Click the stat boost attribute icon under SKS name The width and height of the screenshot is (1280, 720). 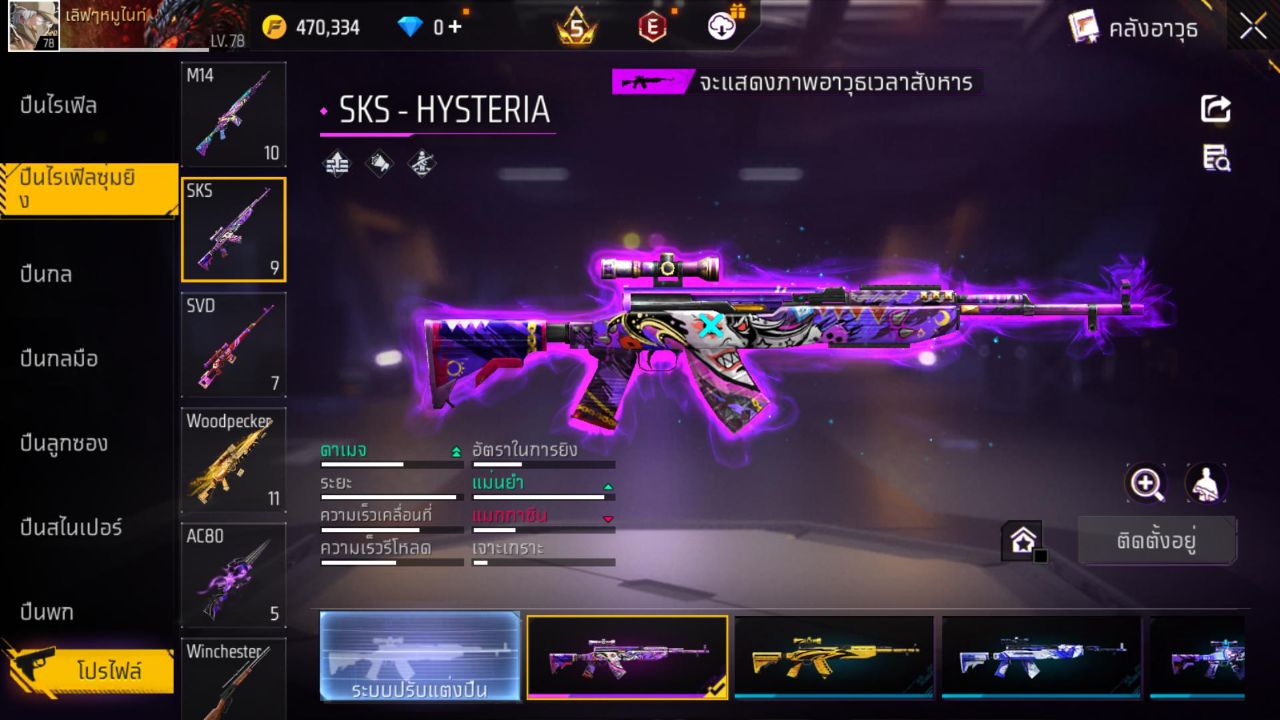tap(336, 164)
